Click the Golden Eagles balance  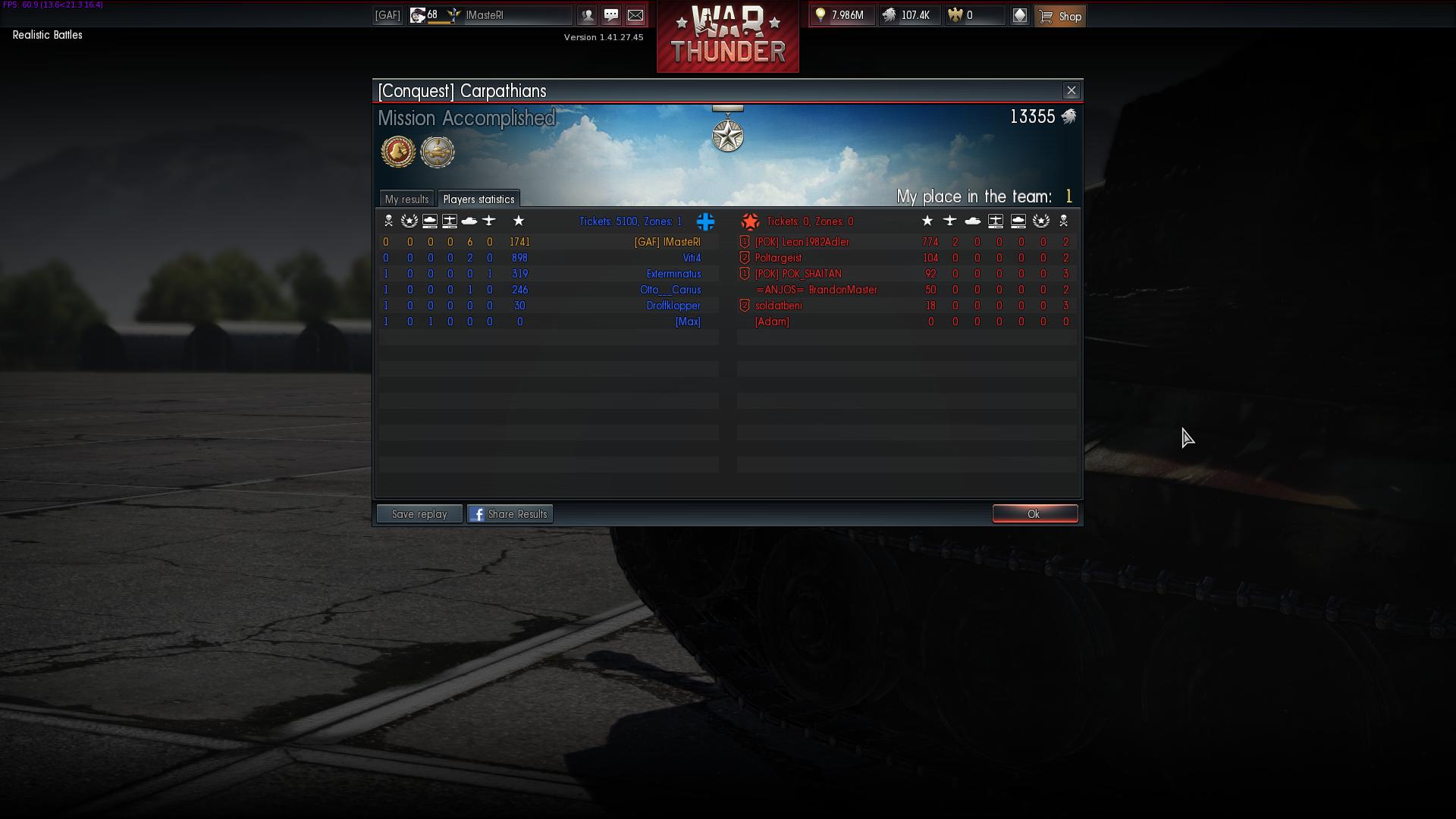point(974,15)
